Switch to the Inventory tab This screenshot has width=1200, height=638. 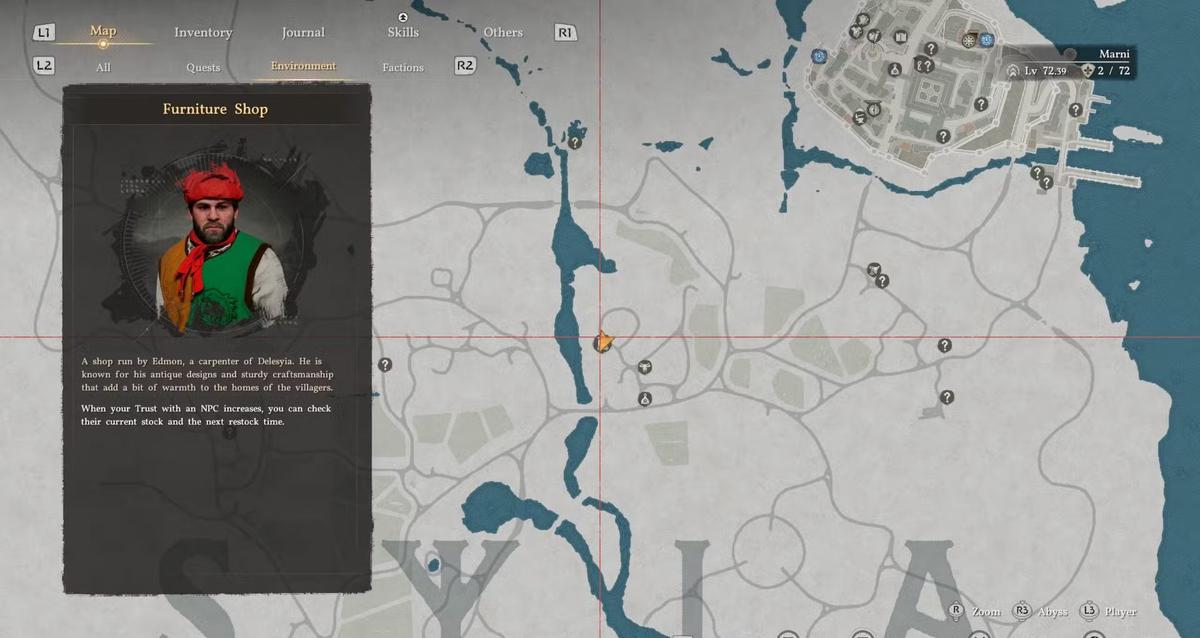click(x=203, y=33)
